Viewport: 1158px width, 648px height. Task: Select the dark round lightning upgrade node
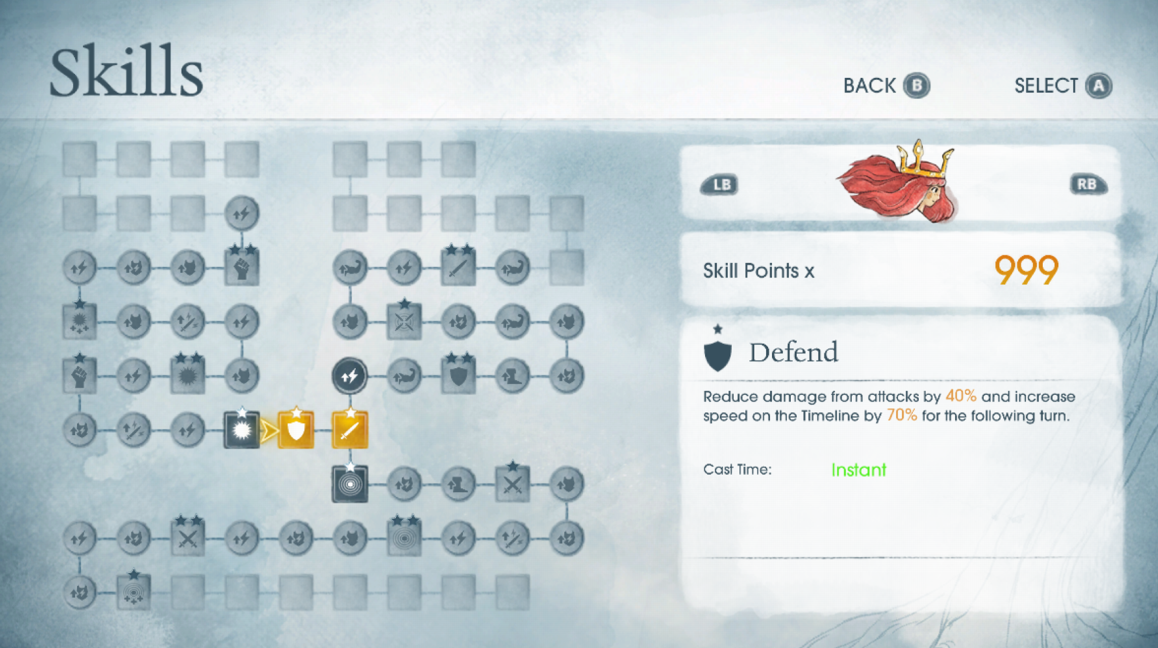click(350, 376)
